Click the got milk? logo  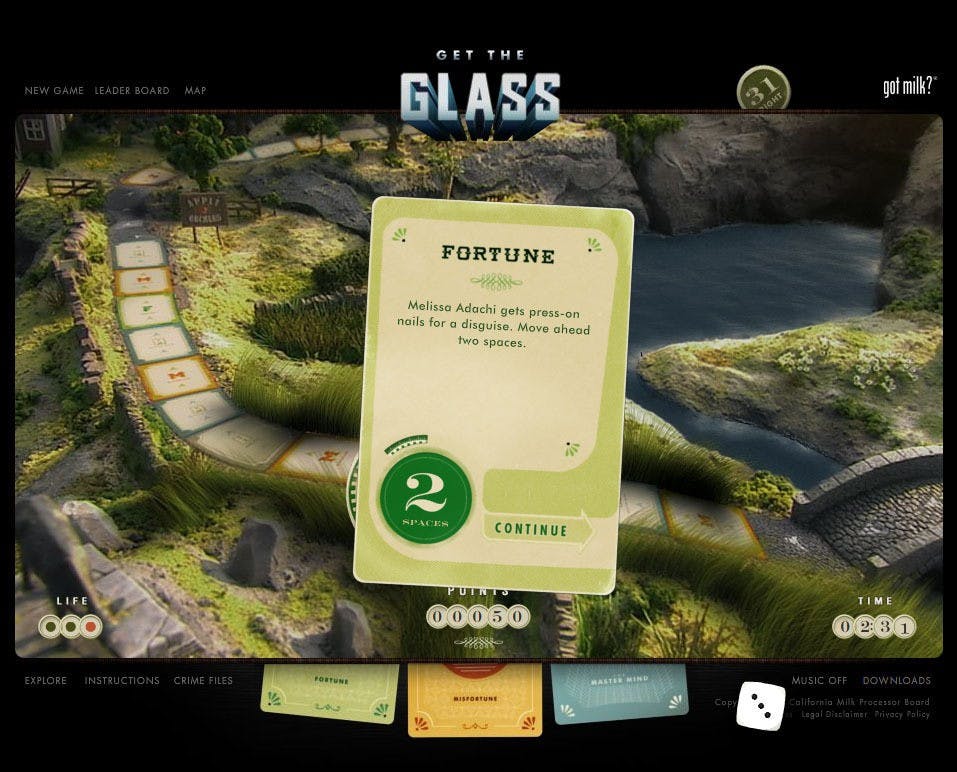pos(908,87)
